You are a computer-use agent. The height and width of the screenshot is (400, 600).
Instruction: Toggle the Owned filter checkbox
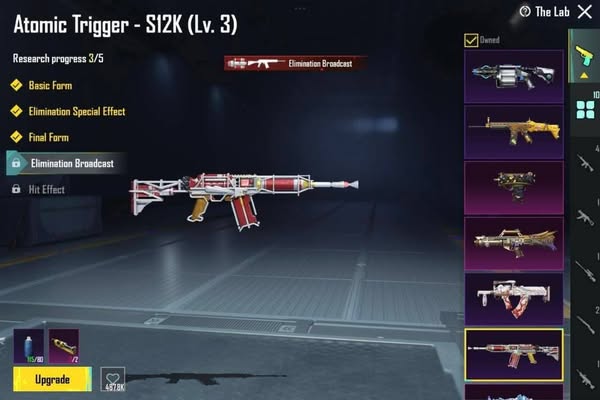click(472, 41)
